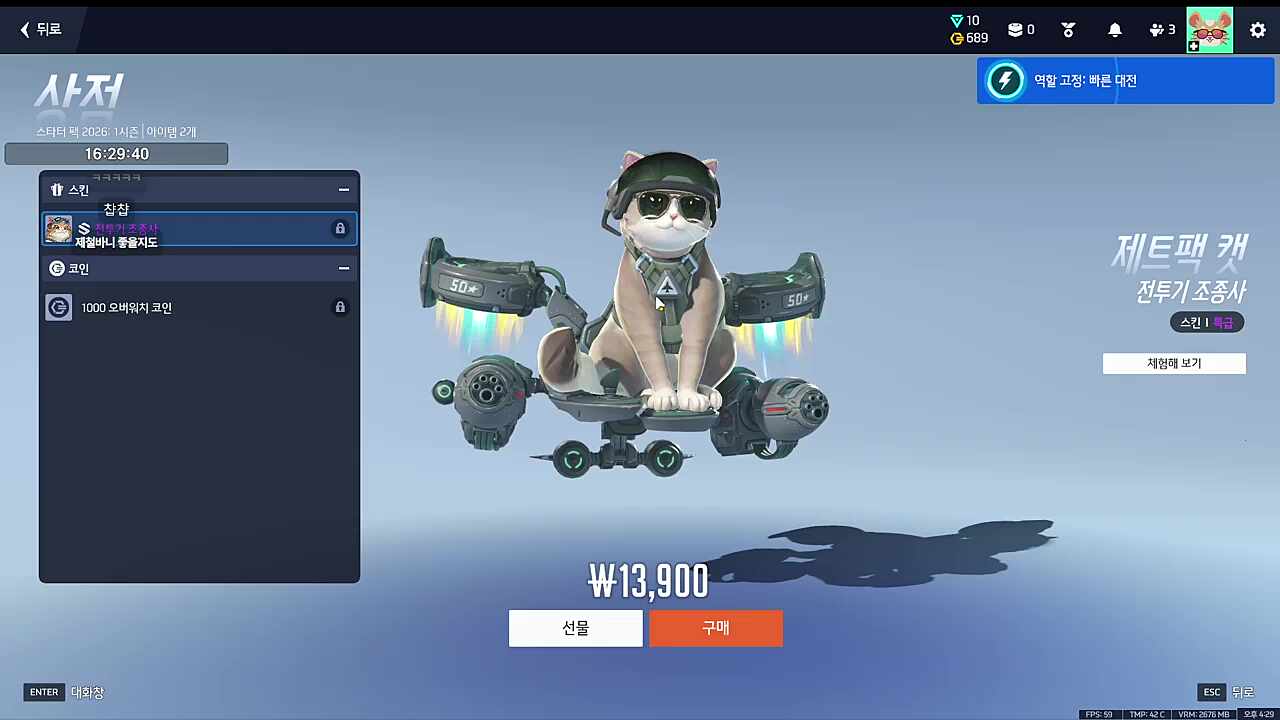Screen dimensions: 1280x720
Task: Click the coin icon on 코인 header
Action: (x=57, y=268)
